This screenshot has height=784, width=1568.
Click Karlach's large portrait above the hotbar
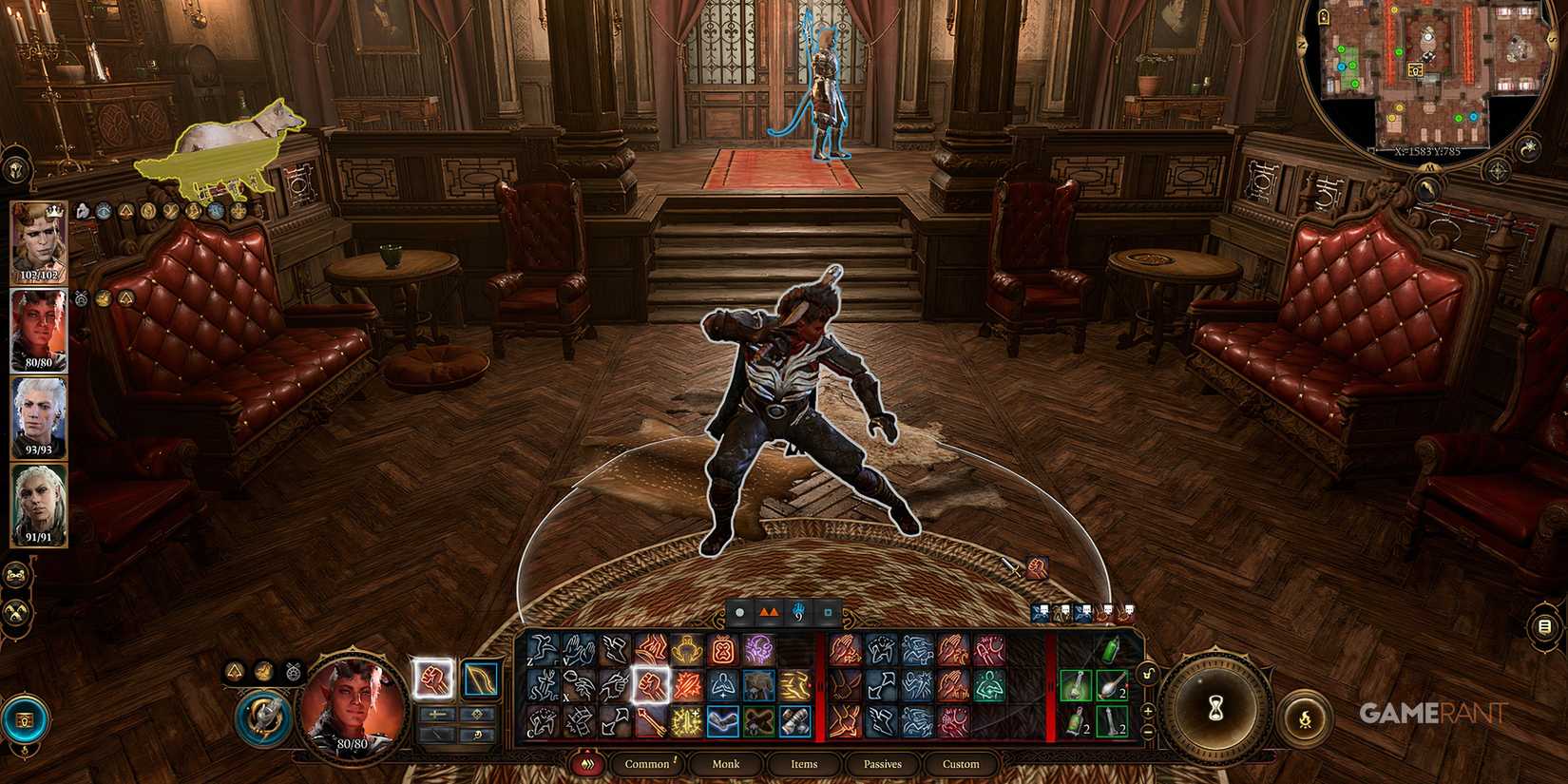352,700
